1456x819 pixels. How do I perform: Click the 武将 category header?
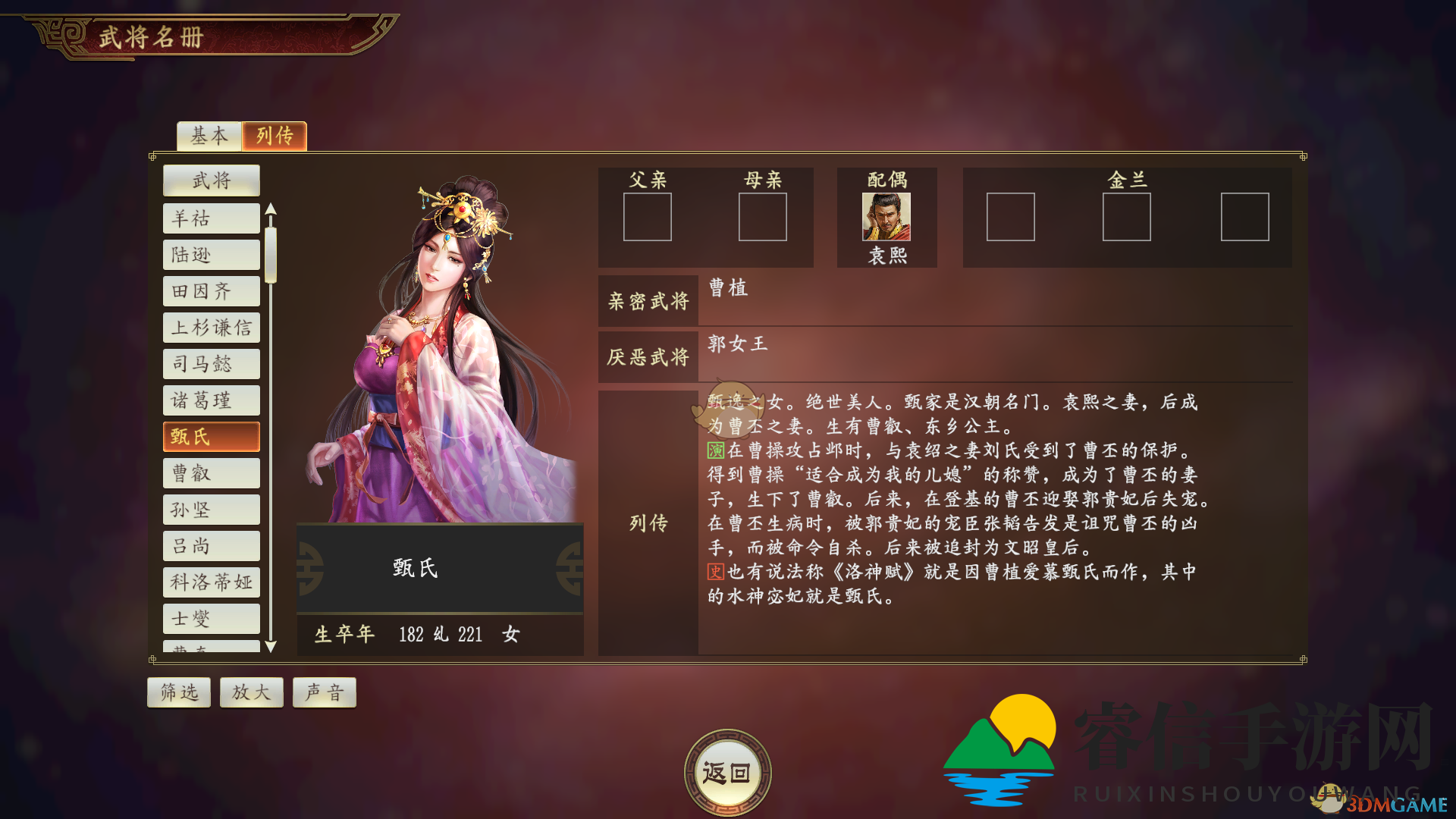(211, 180)
